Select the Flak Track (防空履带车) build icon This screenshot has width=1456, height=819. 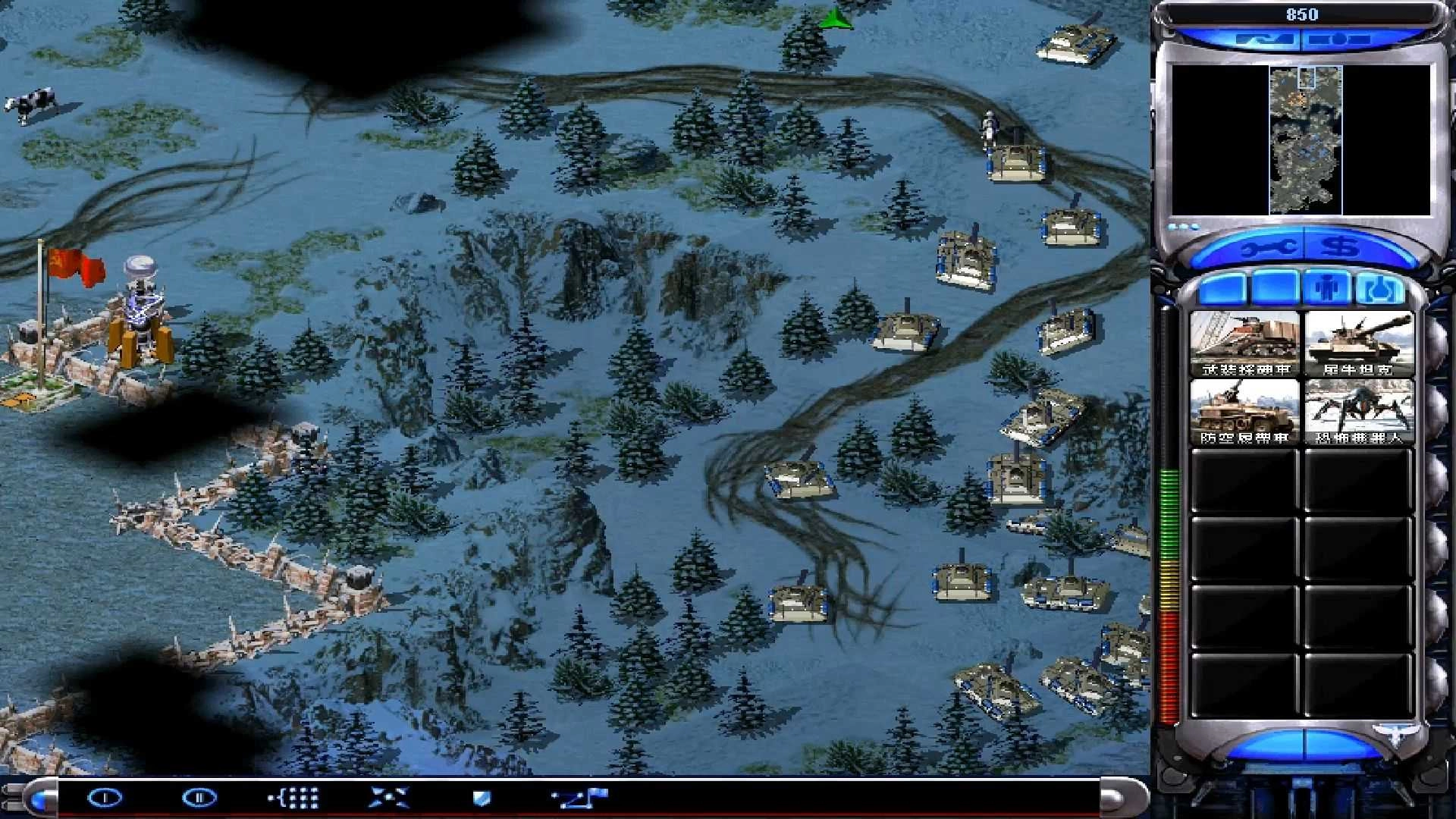point(1244,412)
